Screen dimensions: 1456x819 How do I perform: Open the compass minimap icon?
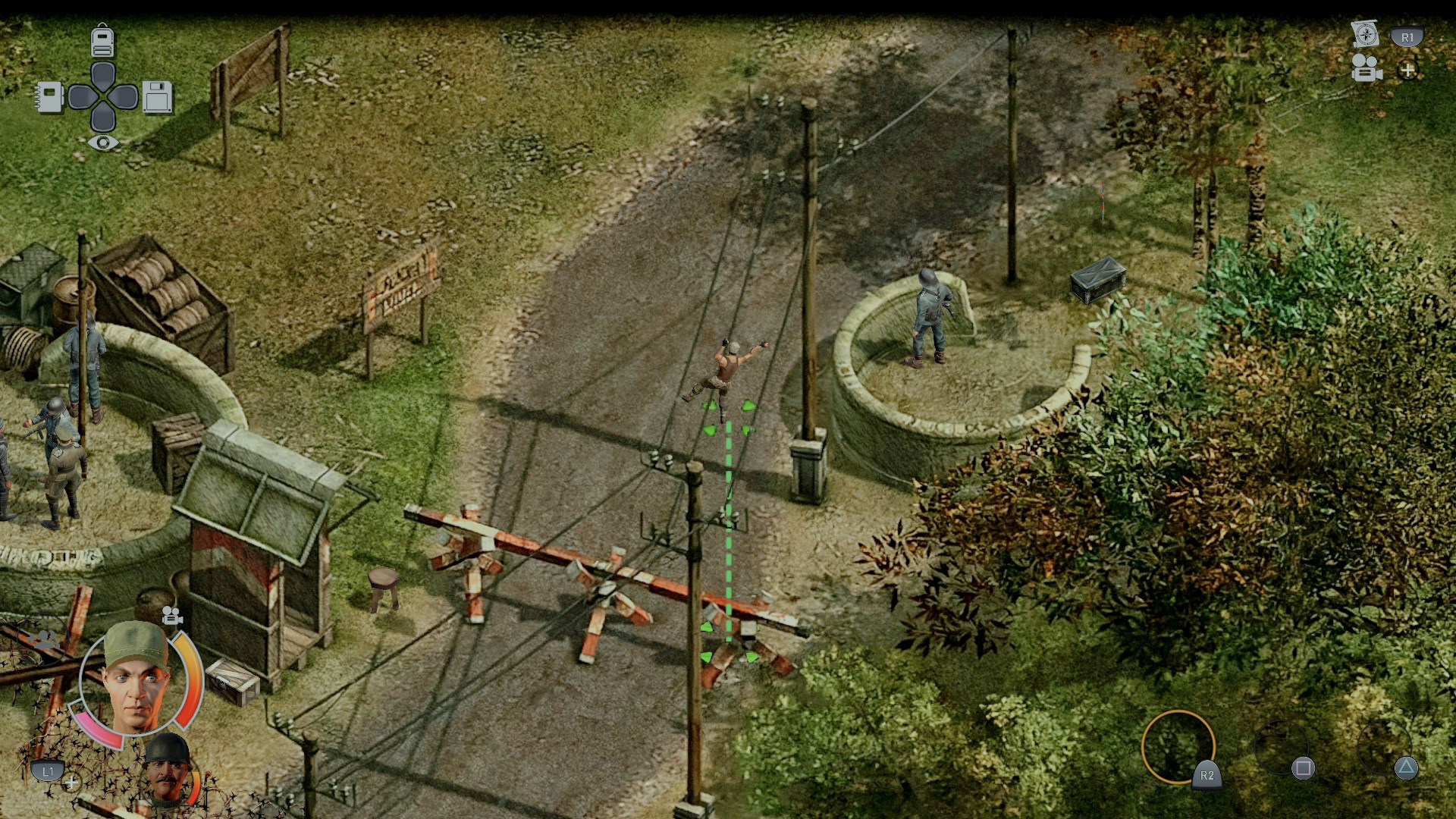1367,33
